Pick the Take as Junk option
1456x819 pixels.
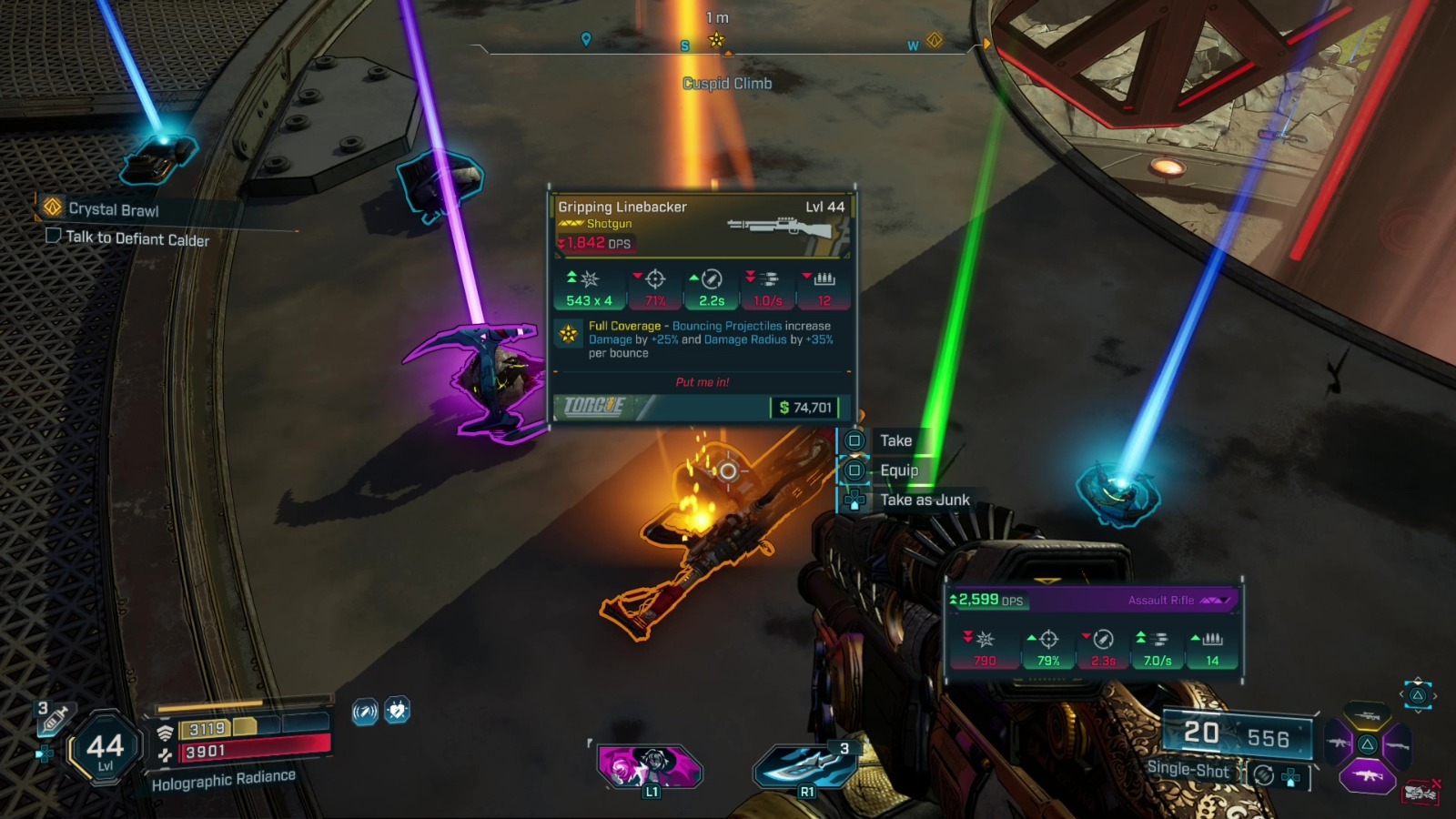pos(924,500)
